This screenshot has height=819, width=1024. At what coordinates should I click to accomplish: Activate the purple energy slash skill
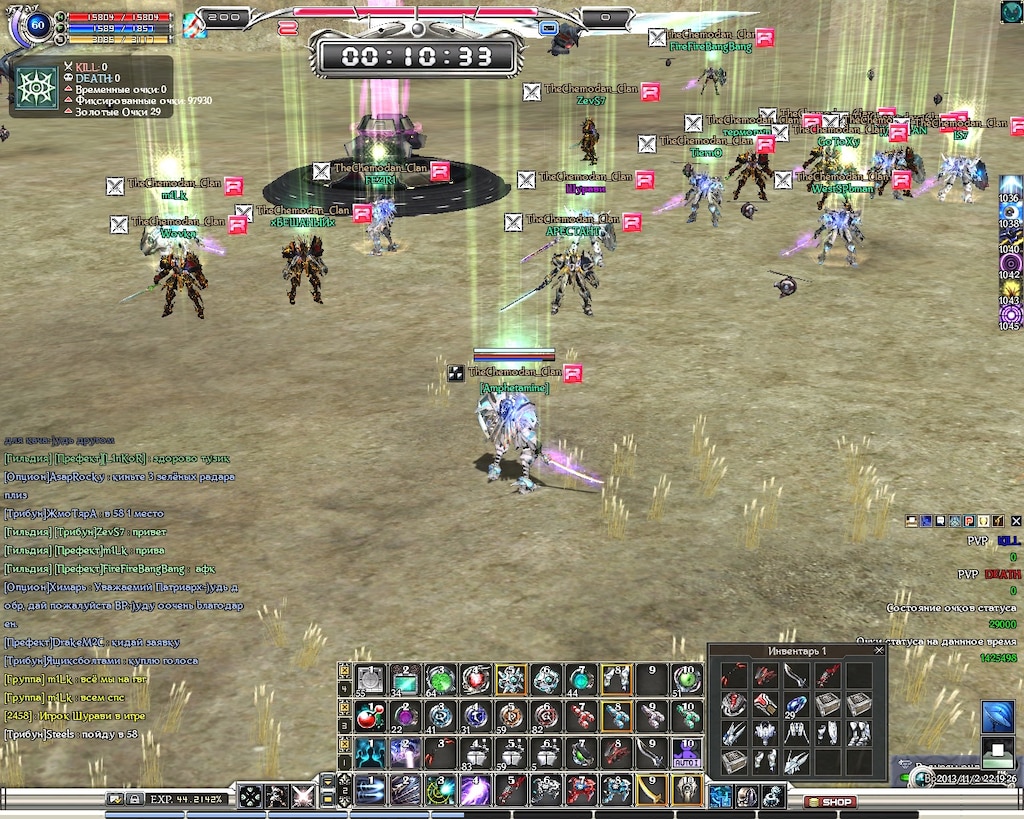474,790
